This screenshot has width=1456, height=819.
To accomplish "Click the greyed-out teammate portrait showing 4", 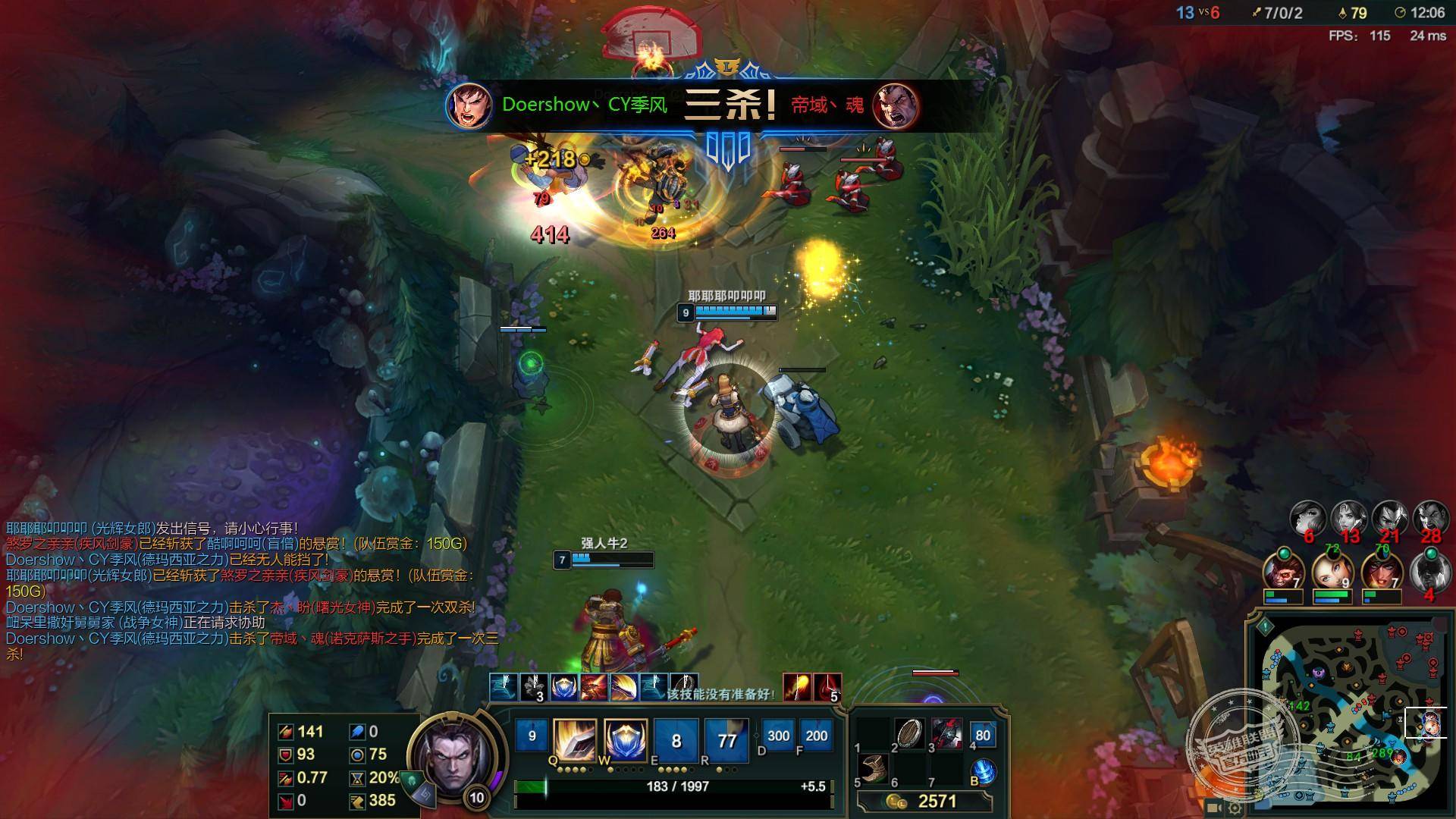I will (x=1430, y=571).
